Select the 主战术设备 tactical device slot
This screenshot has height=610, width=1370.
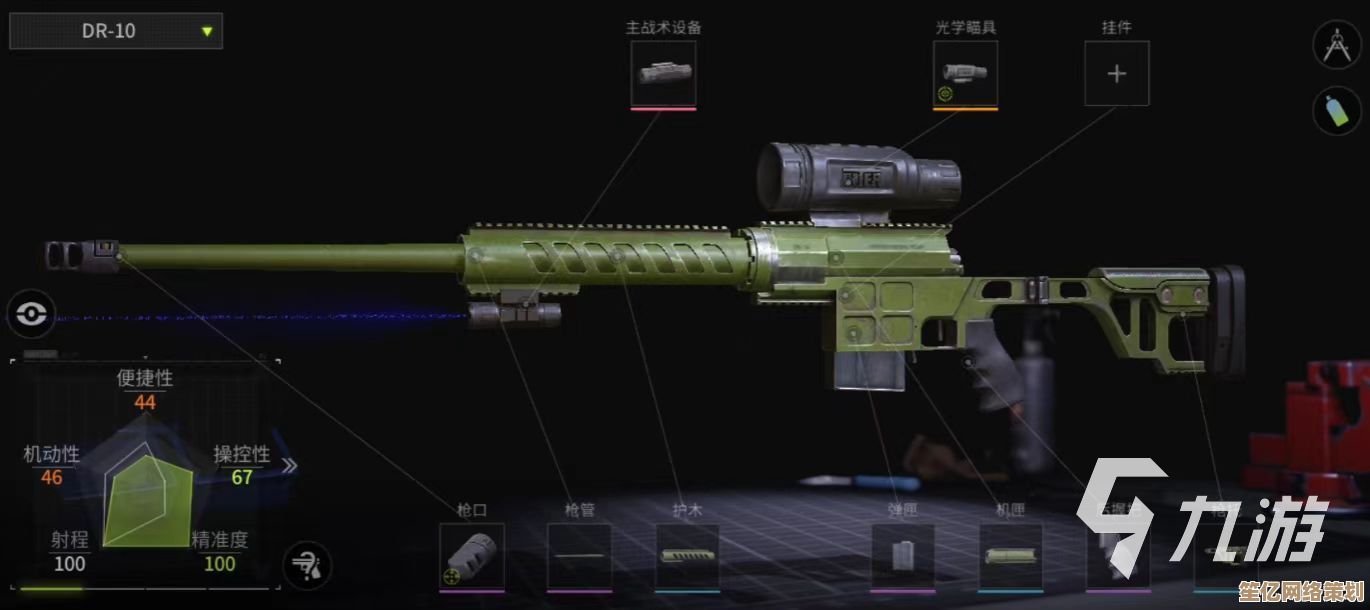pos(663,73)
